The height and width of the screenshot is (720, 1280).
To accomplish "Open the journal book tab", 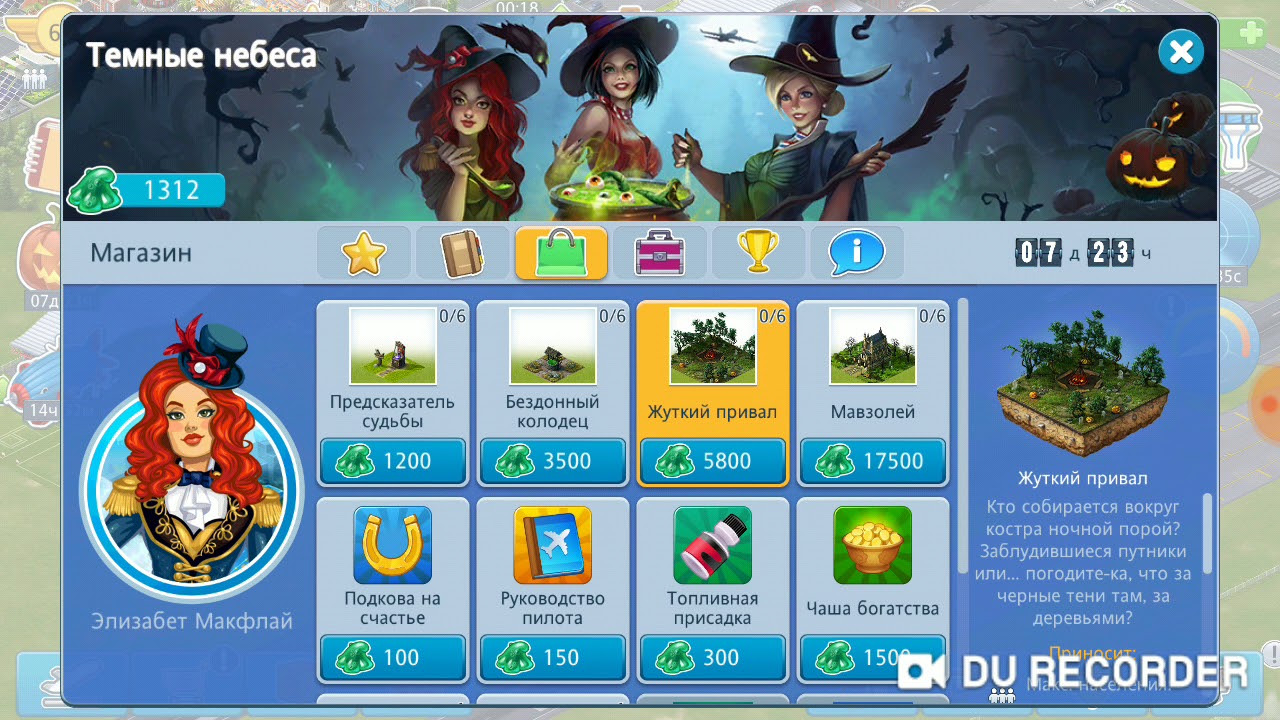I will click(x=462, y=253).
